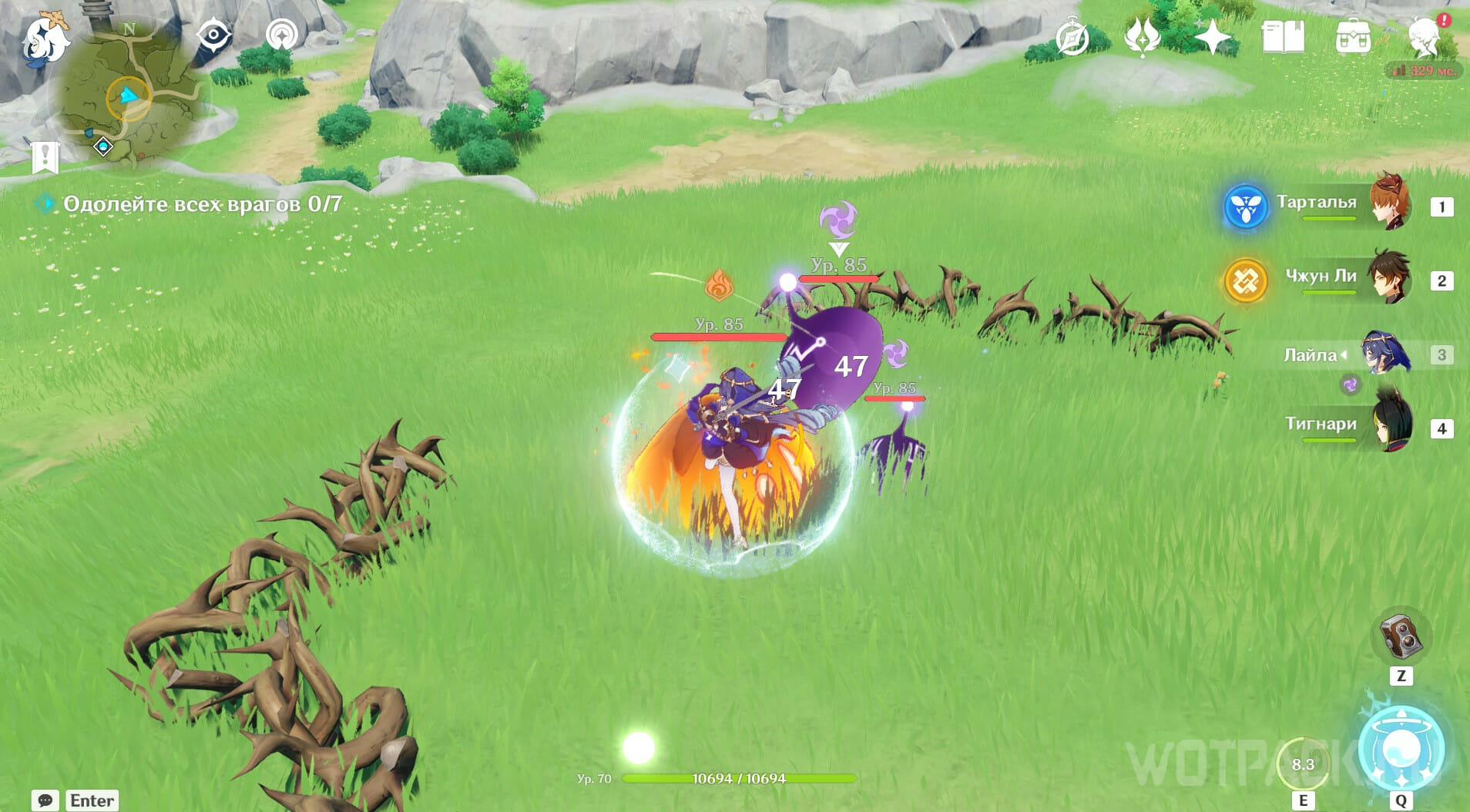Open the wish star icon

pyautogui.click(x=1213, y=37)
